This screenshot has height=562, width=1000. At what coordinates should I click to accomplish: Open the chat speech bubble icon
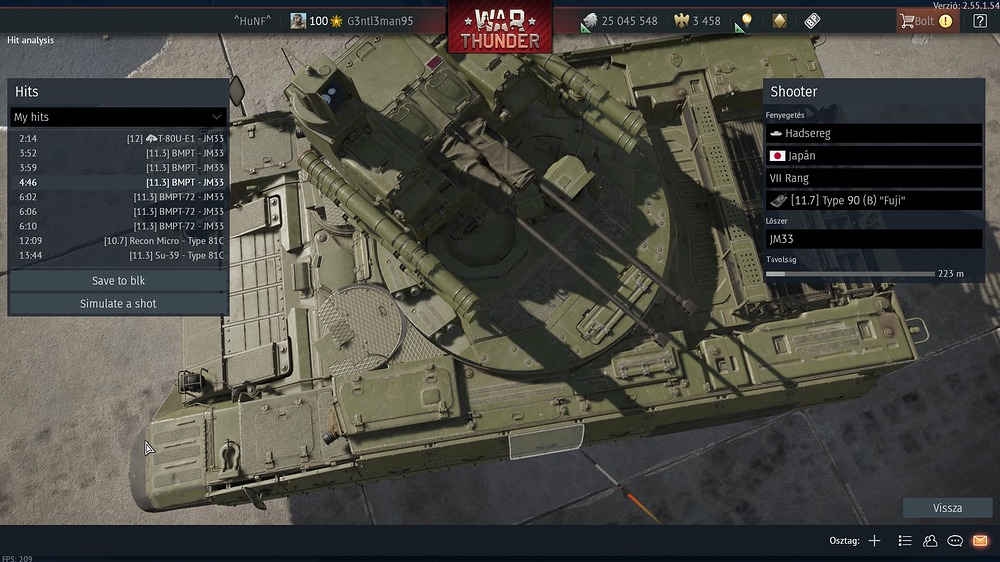pos(955,541)
